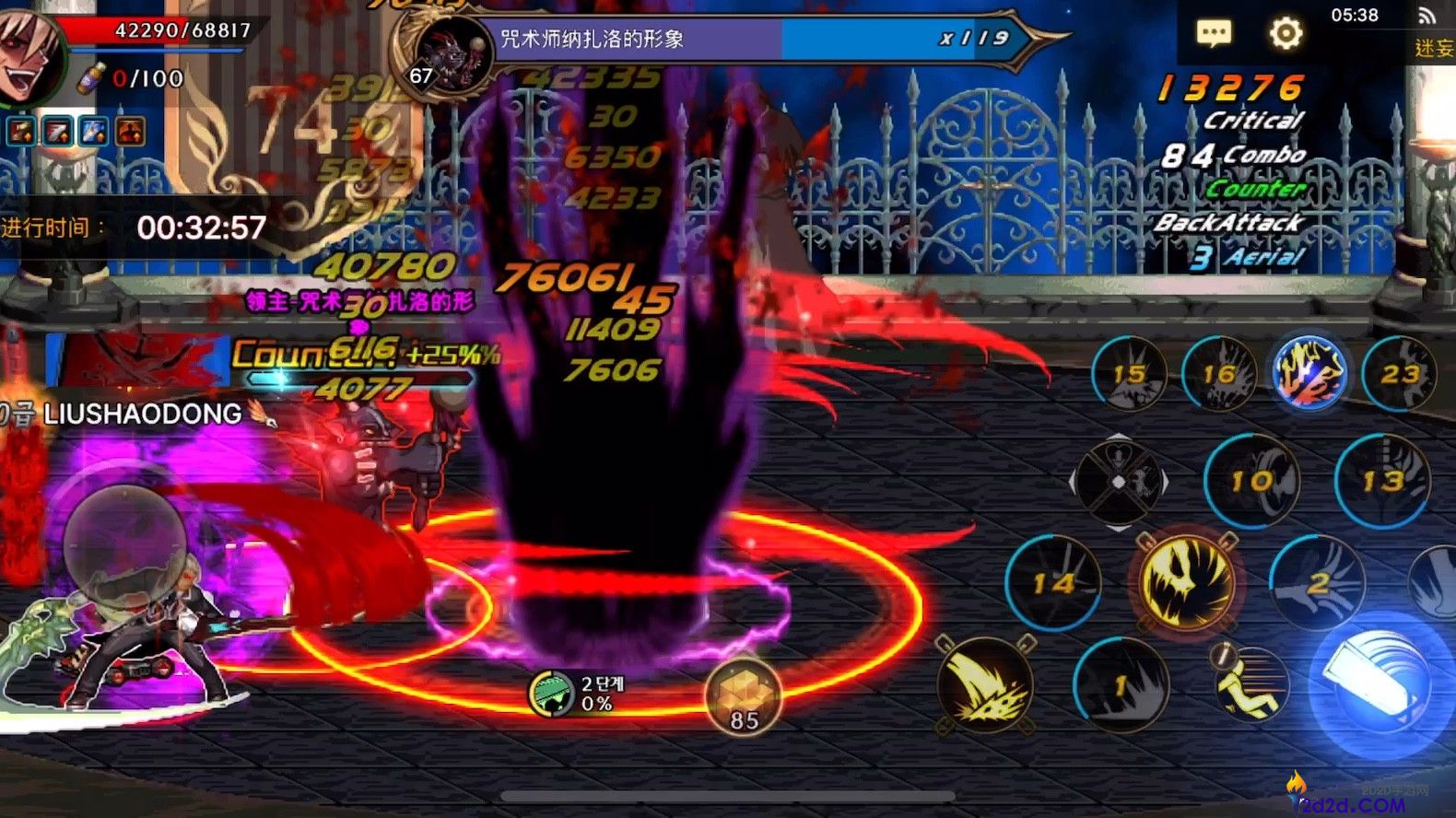1456x818 pixels.
Task: Tap the running figure dash button
Action: tap(1249, 684)
